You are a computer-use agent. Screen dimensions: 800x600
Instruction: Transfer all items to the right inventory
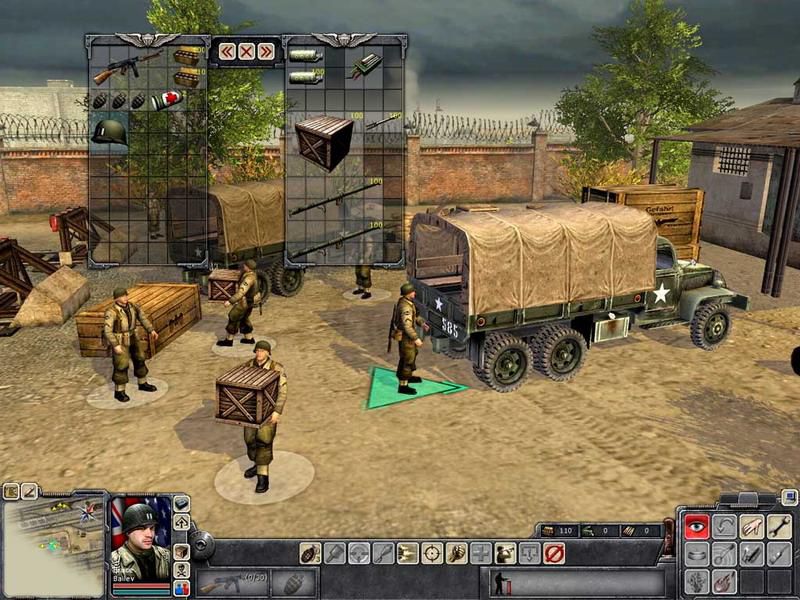pos(265,51)
